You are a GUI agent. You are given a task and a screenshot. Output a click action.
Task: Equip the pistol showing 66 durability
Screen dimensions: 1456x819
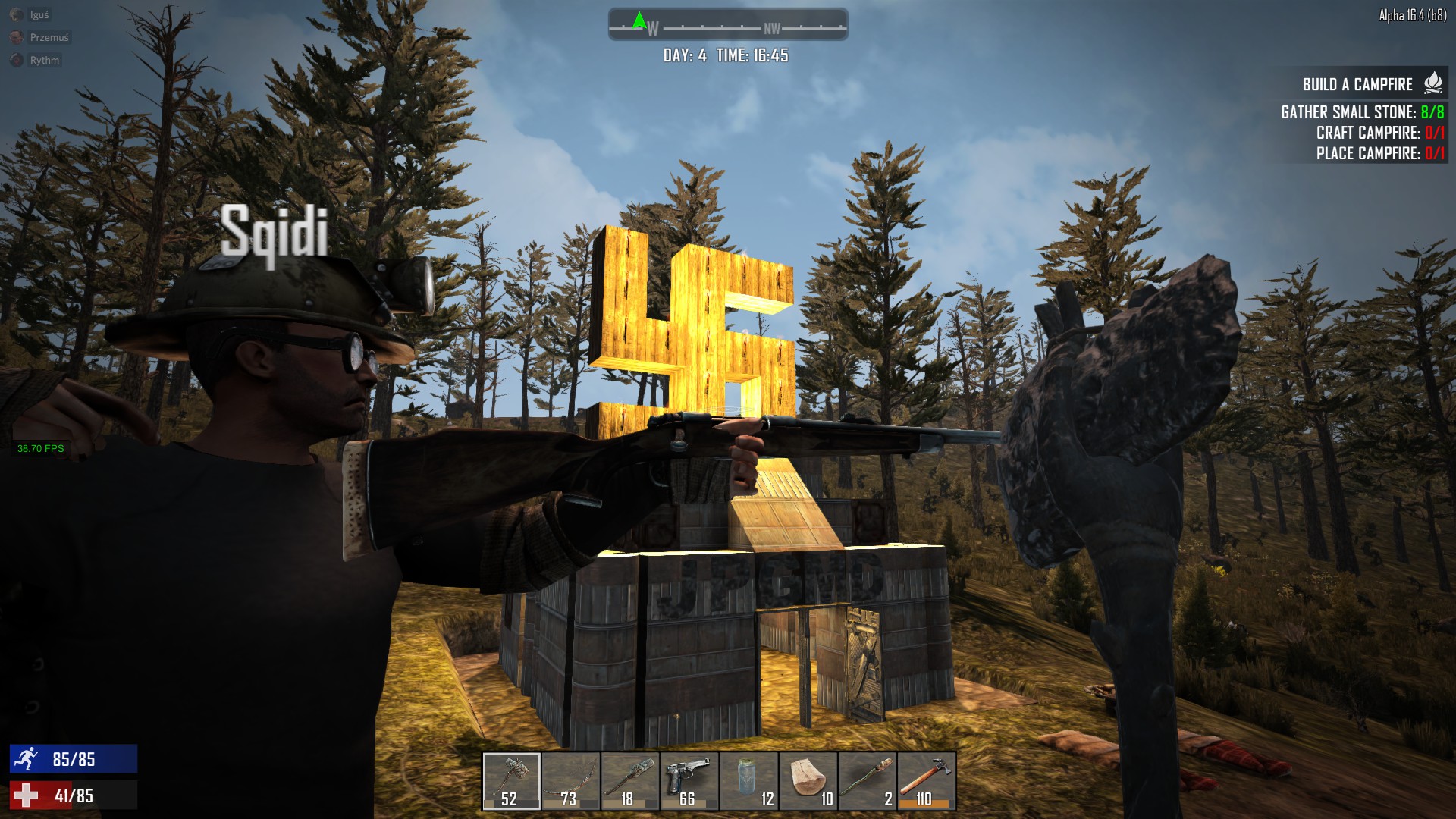tap(689, 777)
